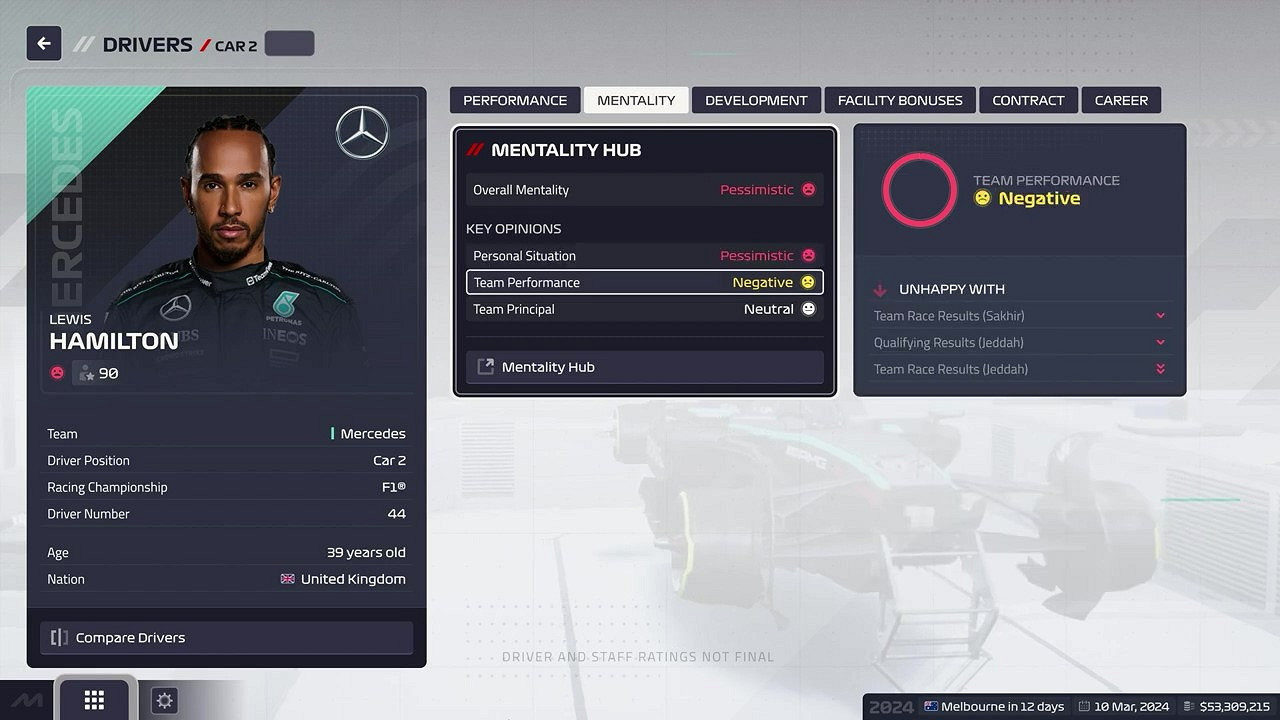Expand Team Race Results (Jeddah)
Screen dimensions: 1280x720
pyautogui.click(x=1018, y=369)
